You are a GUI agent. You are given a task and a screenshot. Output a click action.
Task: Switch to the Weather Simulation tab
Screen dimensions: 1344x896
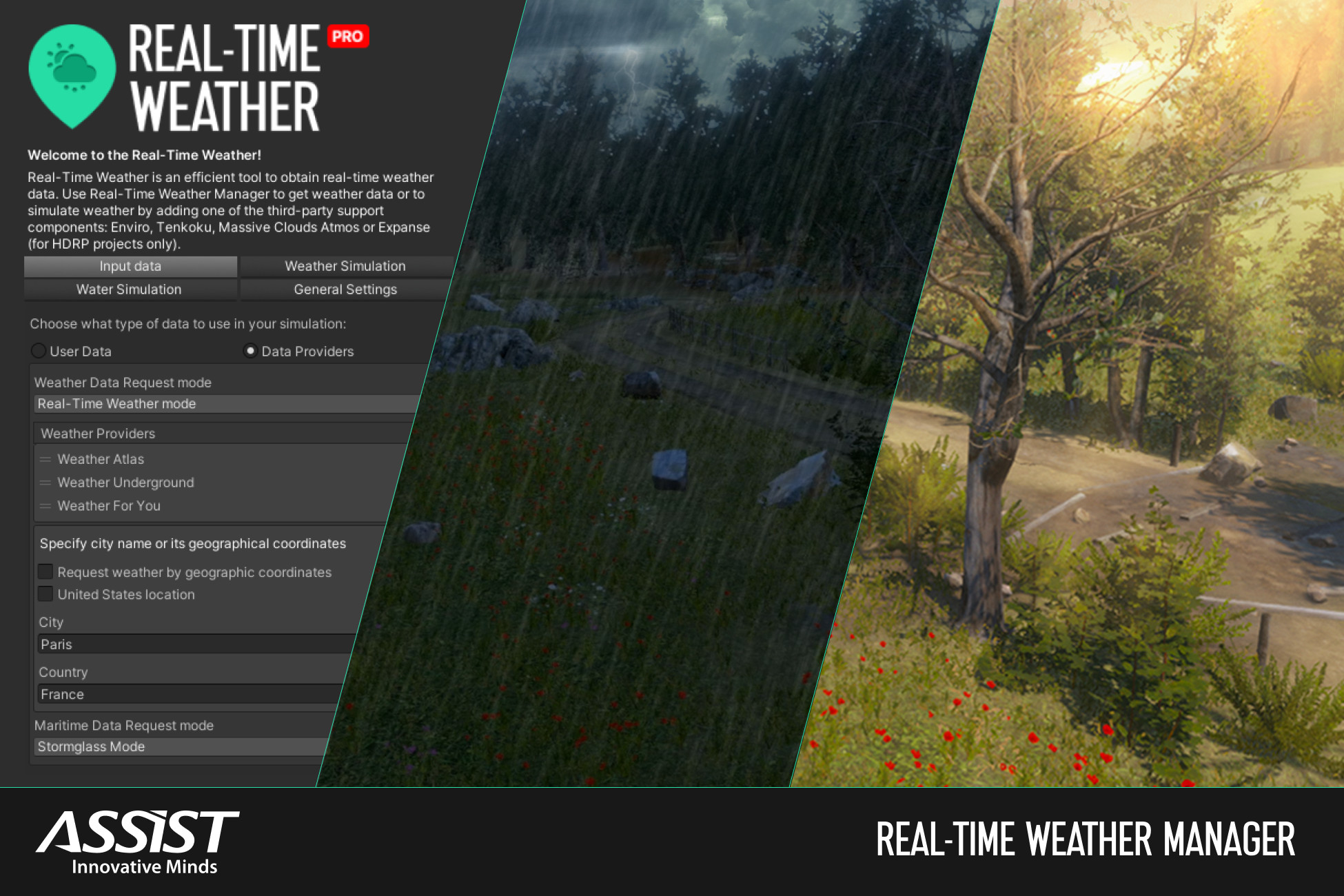coord(345,266)
